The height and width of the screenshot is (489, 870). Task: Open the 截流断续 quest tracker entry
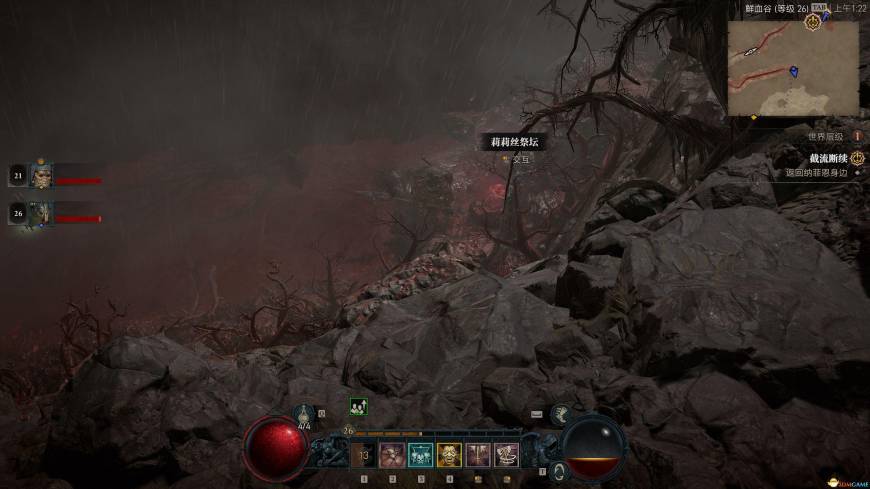coord(828,158)
